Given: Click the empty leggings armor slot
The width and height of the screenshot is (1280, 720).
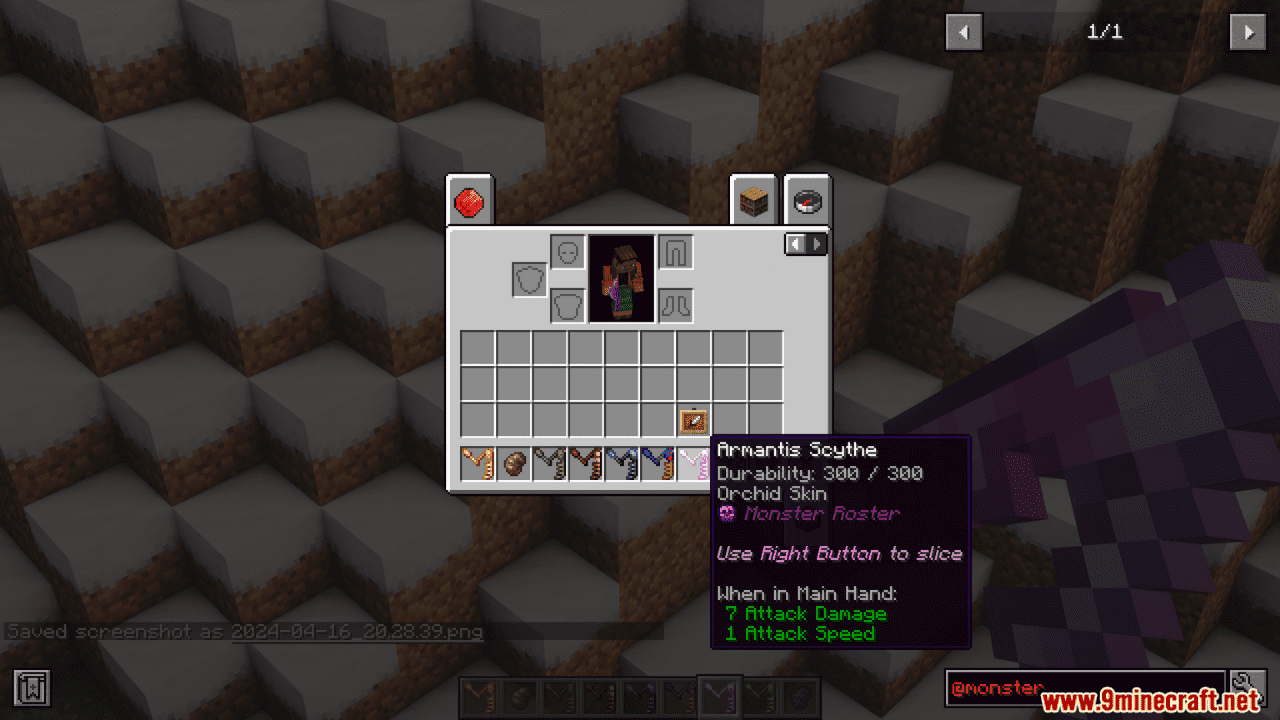Looking at the screenshot, I should pos(676,252).
